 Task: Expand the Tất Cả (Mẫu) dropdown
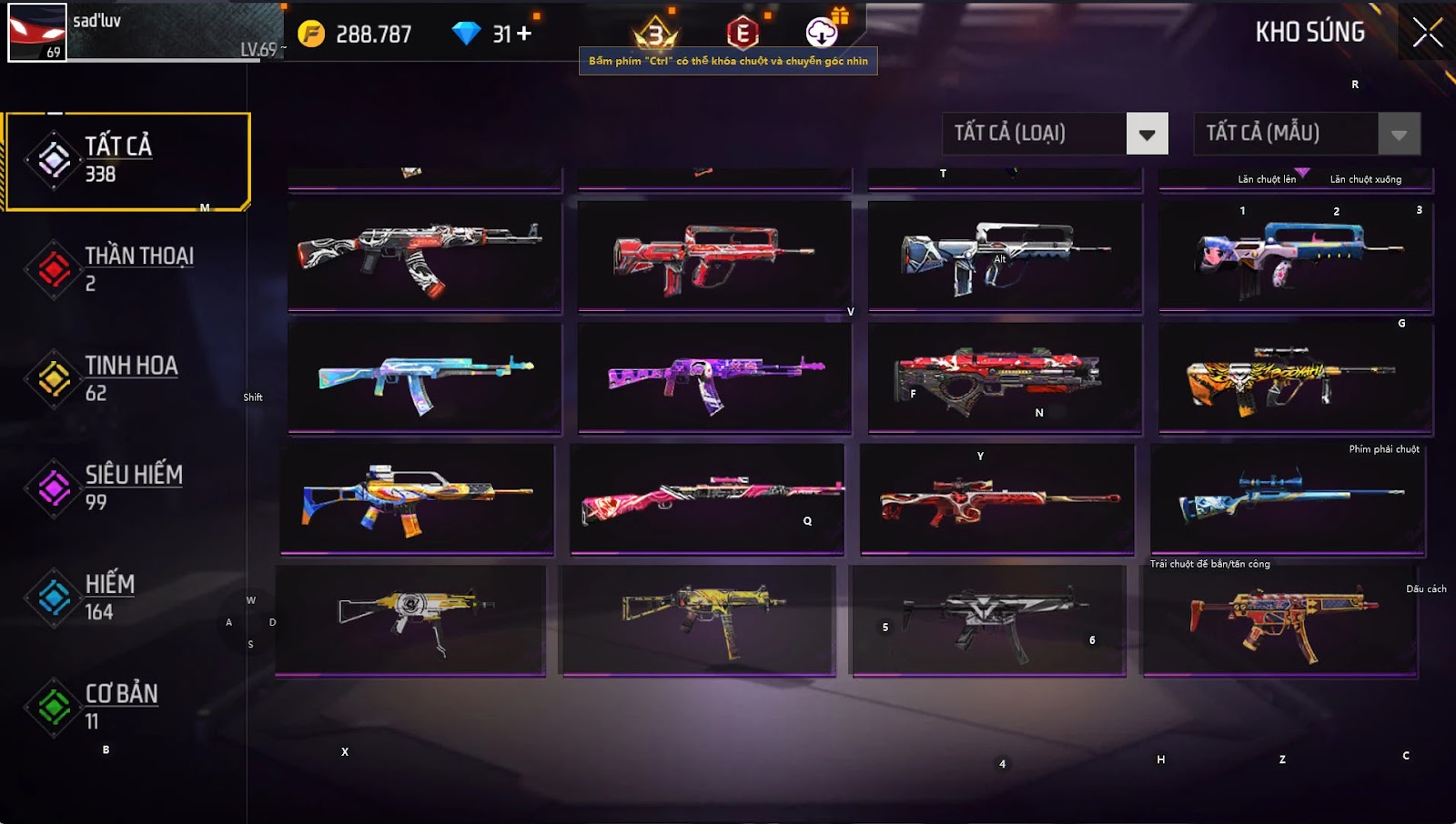tap(1399, 135)
